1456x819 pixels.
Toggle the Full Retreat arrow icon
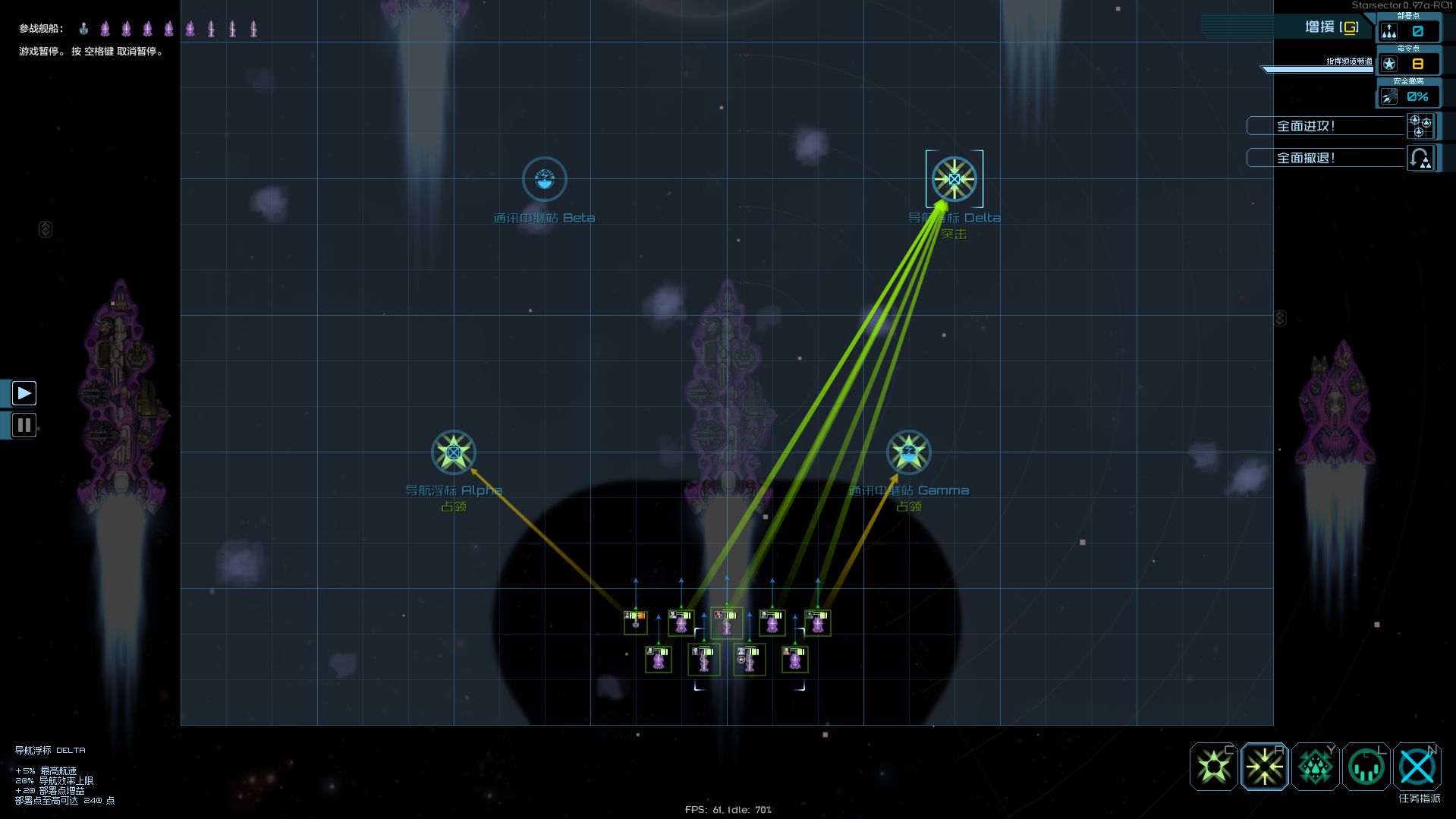click(1422, 157)
